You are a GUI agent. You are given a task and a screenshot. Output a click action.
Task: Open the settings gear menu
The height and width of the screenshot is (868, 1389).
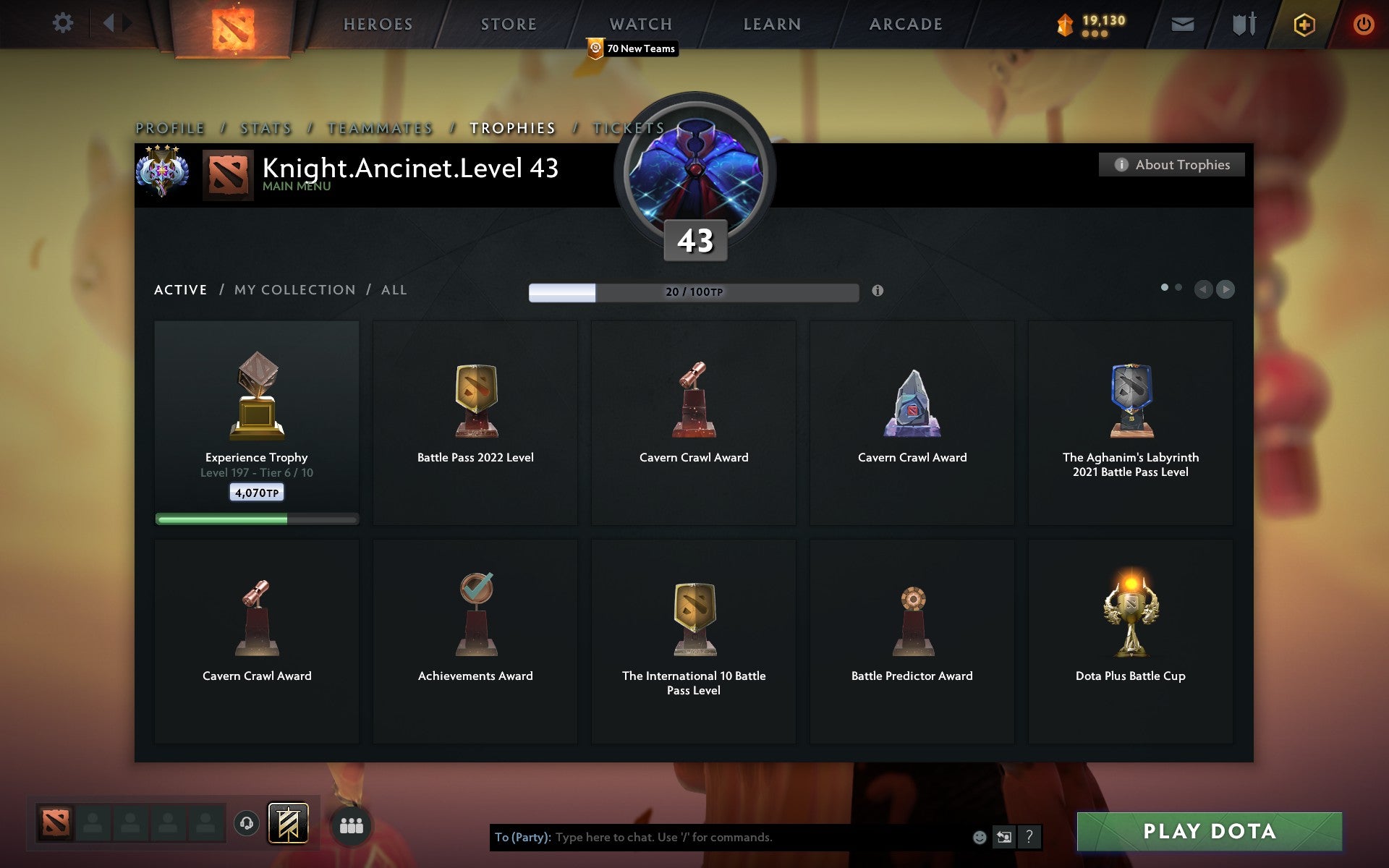tap(64, 23)
